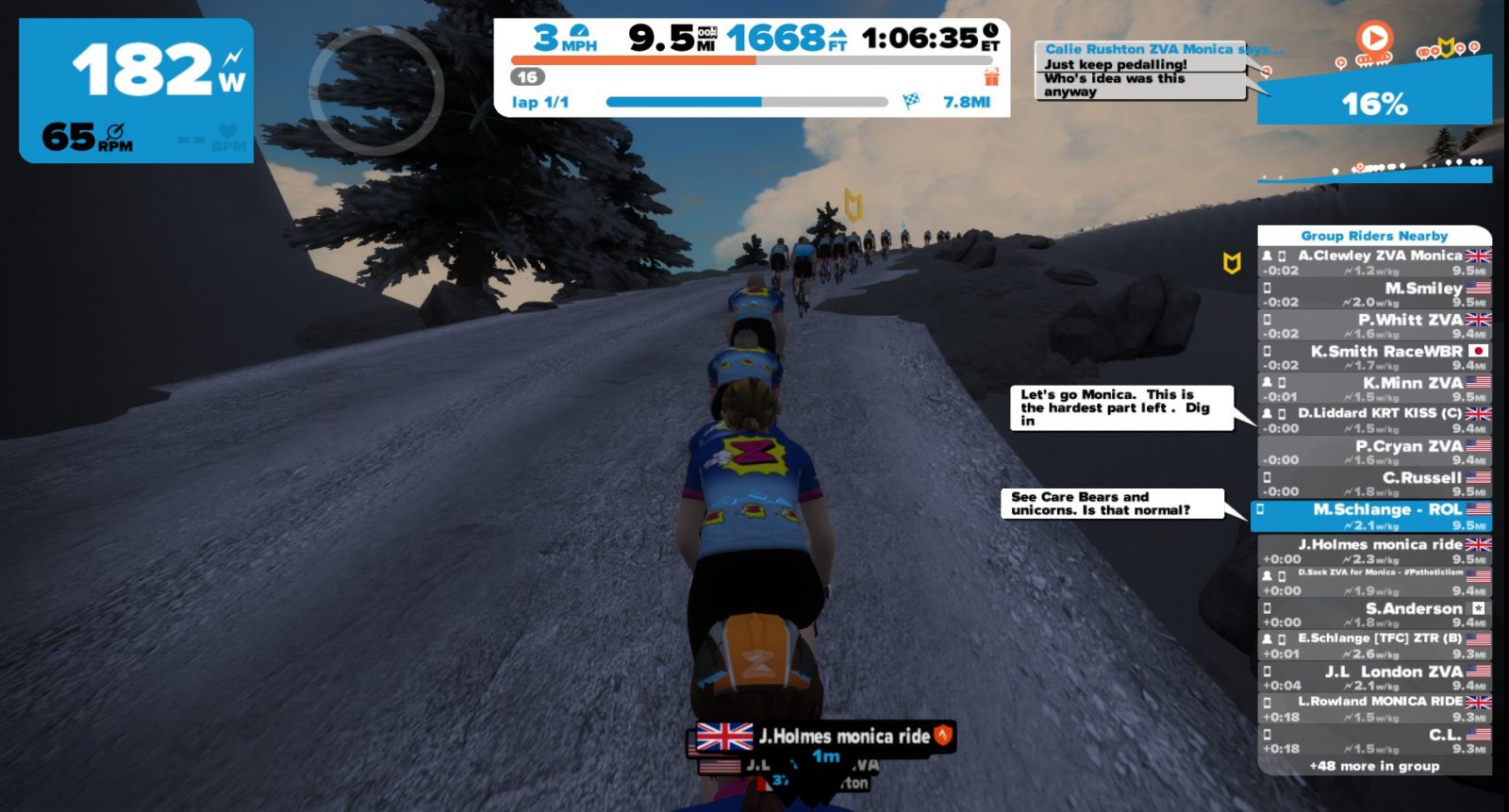This screenshot has width=1509, height=812.
Task: View D.Liddard KRT KISS (C) rider
Action: (1374, 420)
